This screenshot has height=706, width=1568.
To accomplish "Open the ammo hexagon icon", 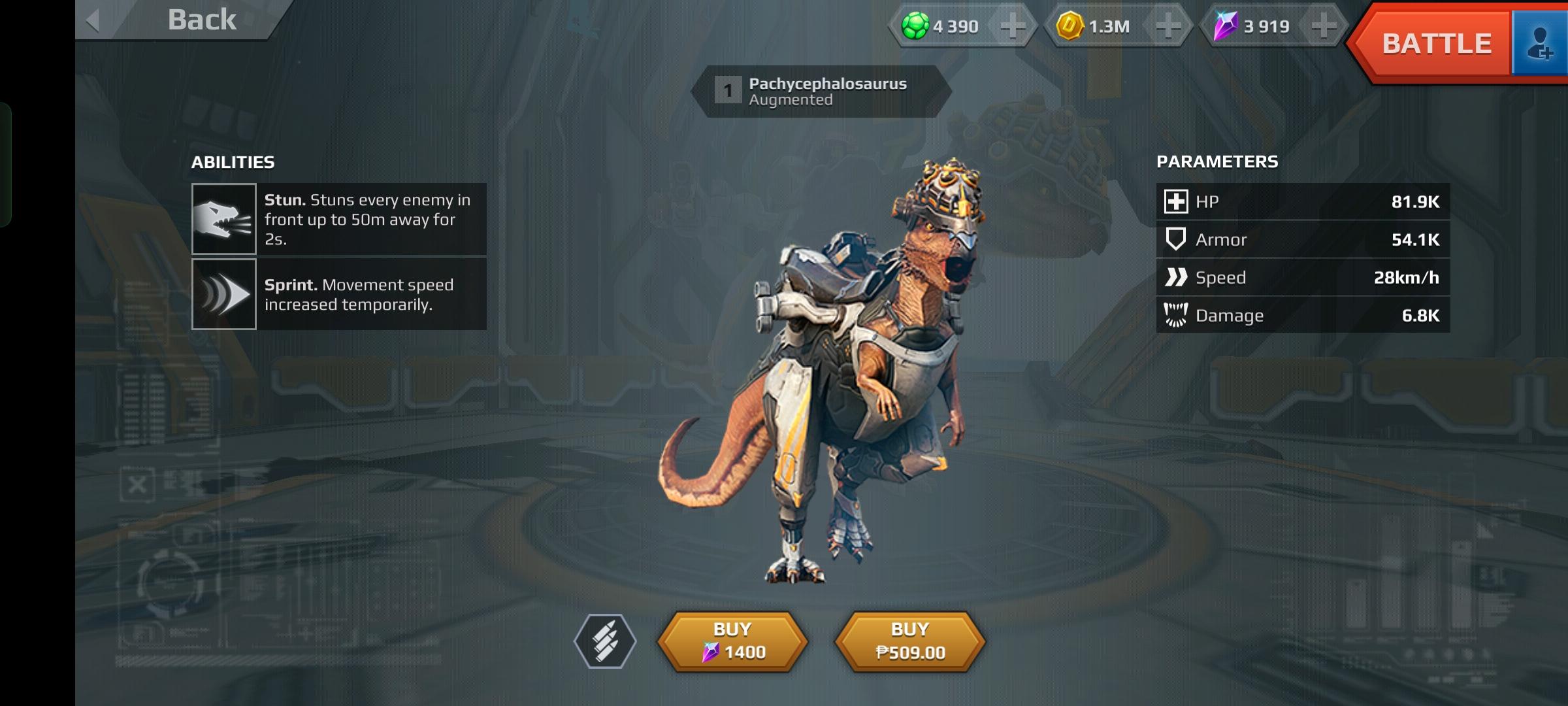I will [605, 641].
